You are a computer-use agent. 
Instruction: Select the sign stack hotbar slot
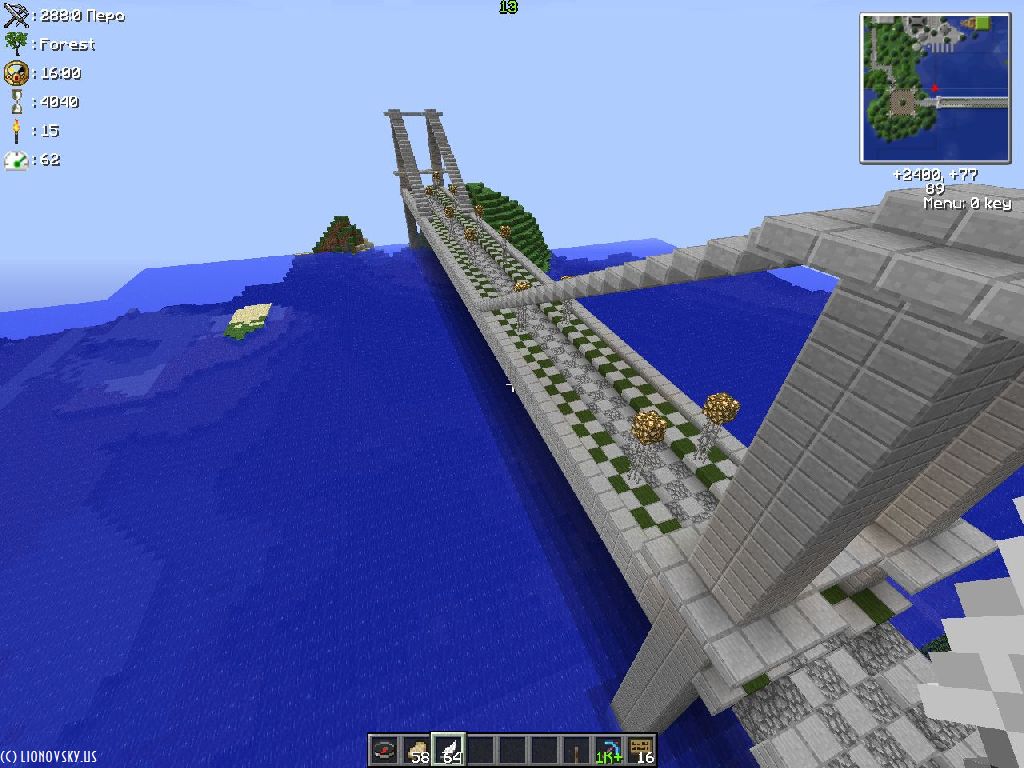coord(640,750)
